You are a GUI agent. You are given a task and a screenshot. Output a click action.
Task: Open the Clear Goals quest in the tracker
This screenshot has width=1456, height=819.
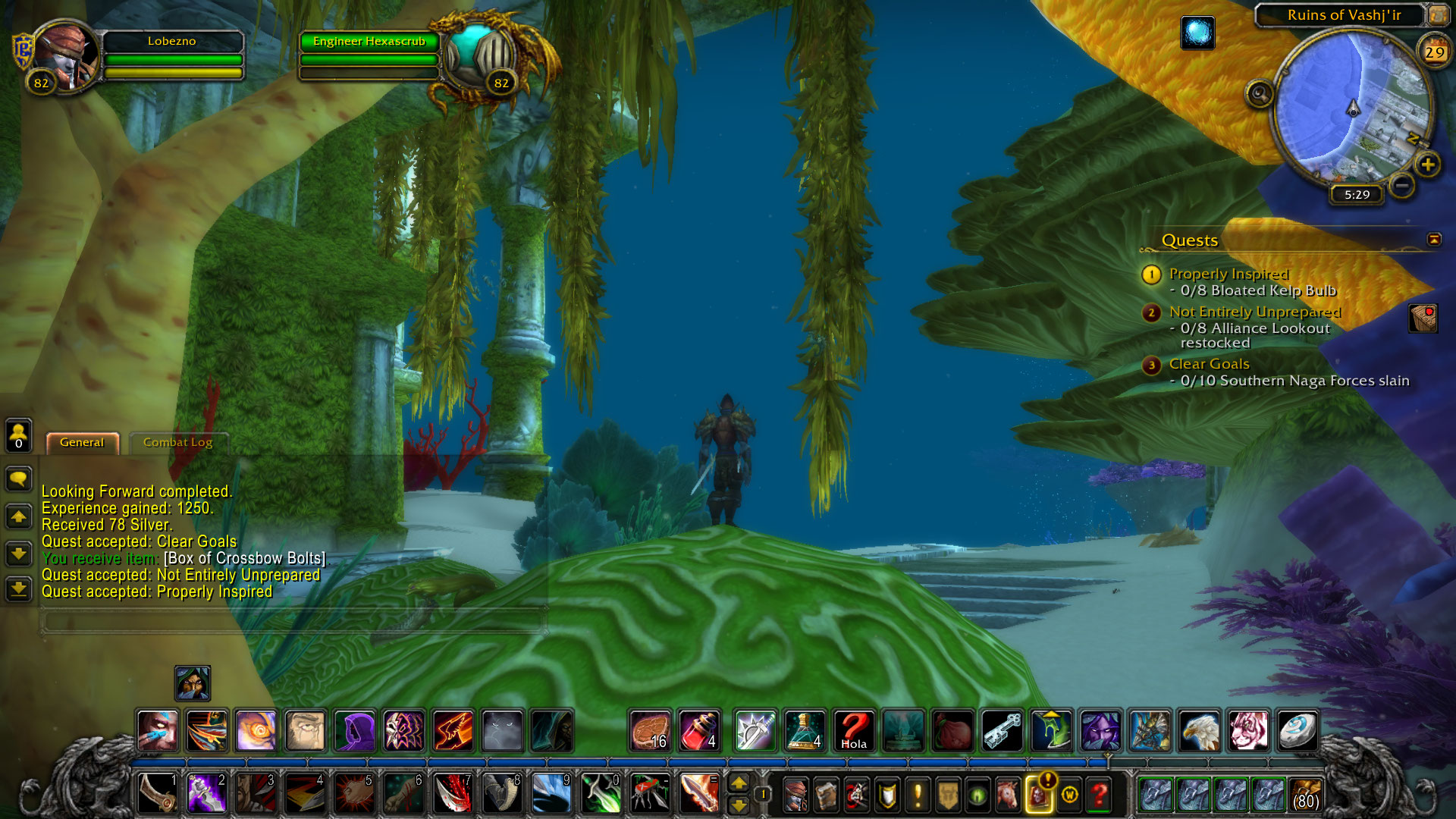(1209, 364)
